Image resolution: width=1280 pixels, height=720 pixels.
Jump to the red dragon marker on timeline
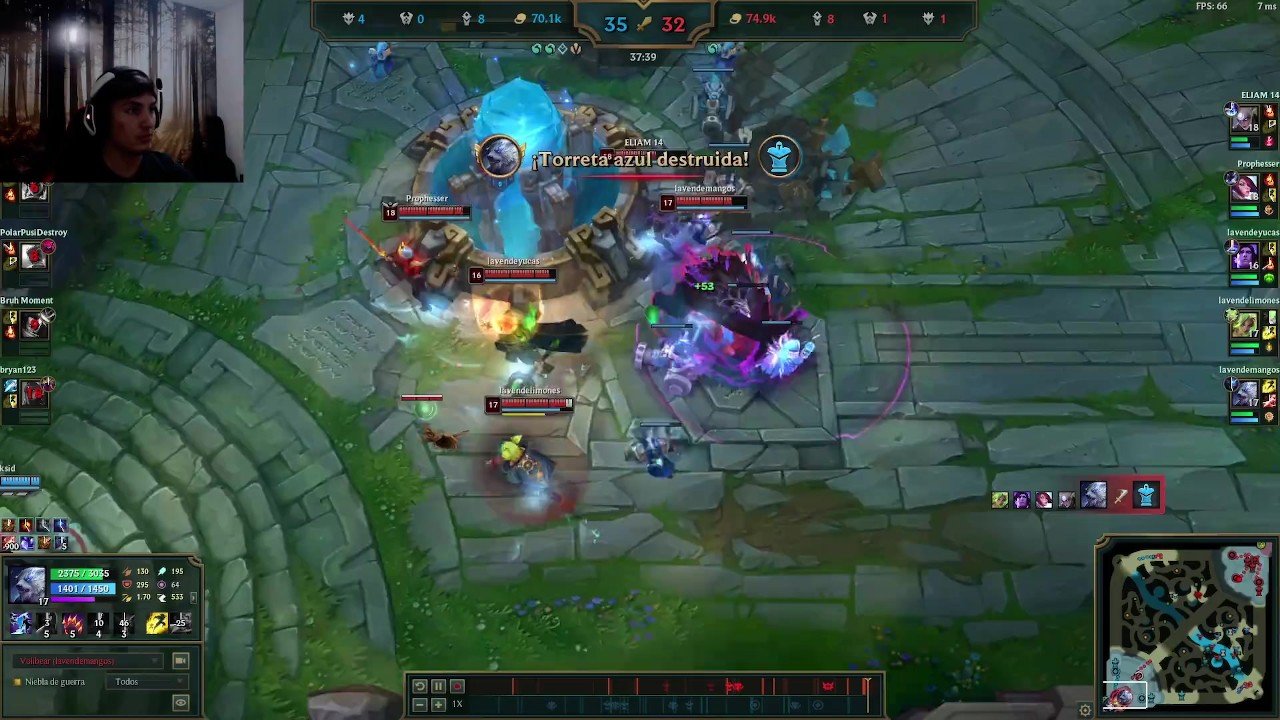(734, 686)
